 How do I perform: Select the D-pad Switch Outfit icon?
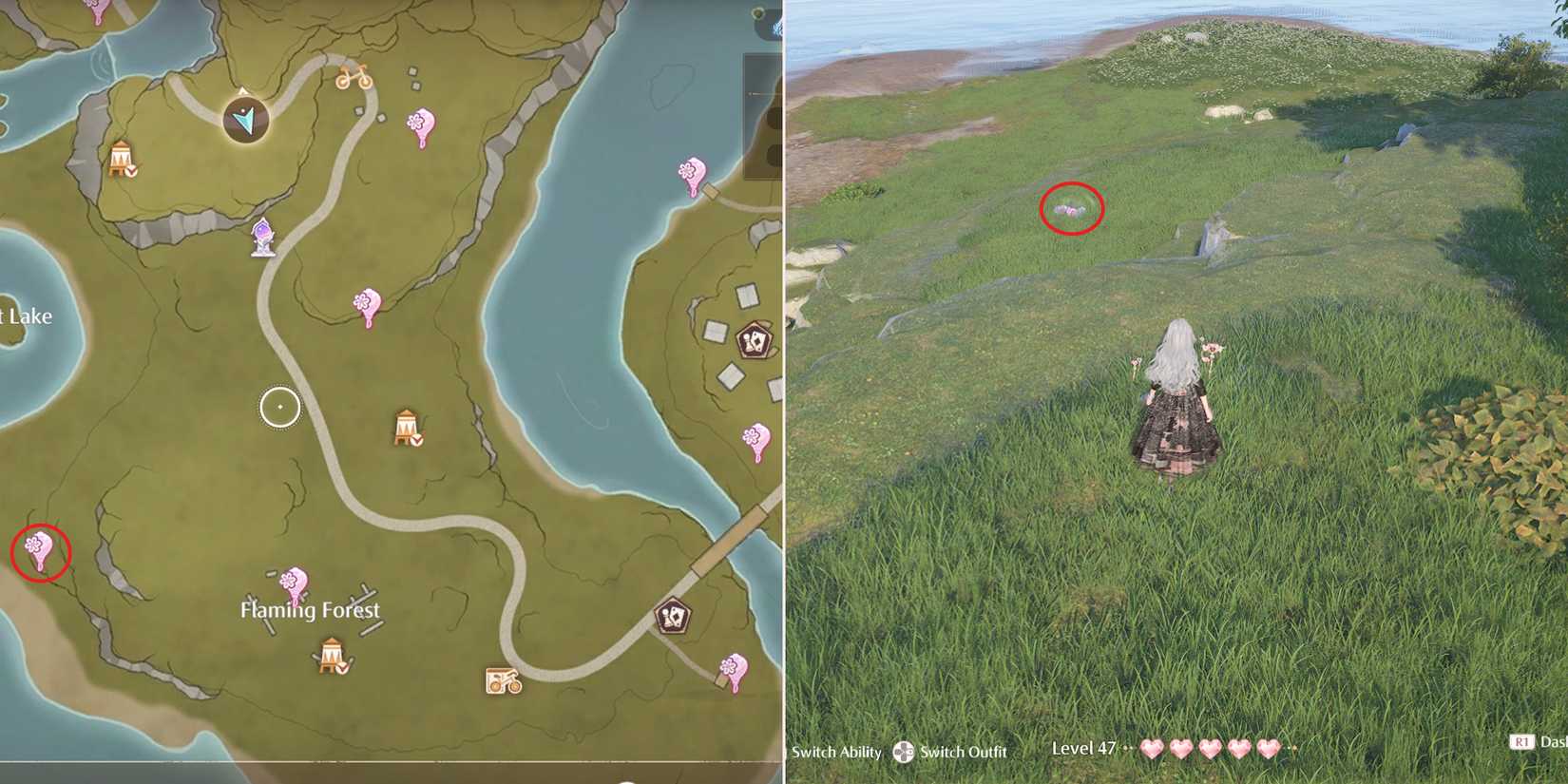[x=903, y=752]
